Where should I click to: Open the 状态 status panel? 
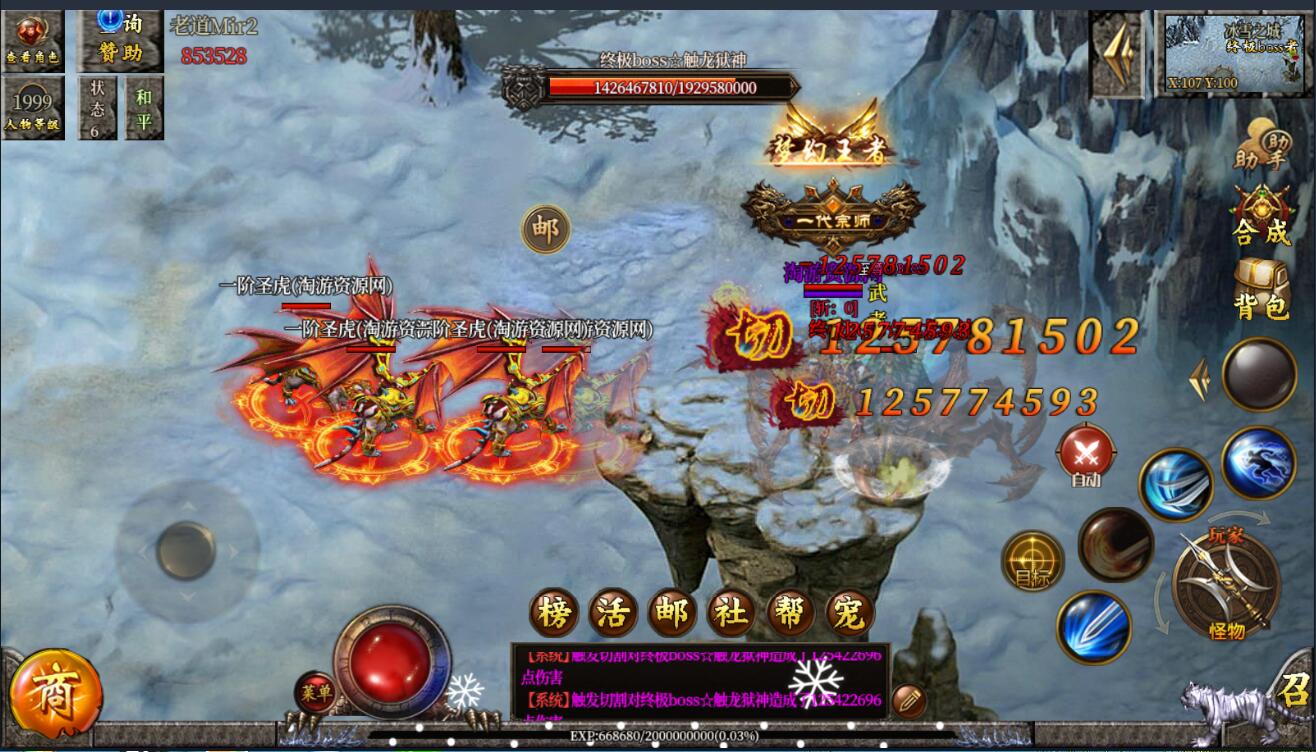coord(97,108)
